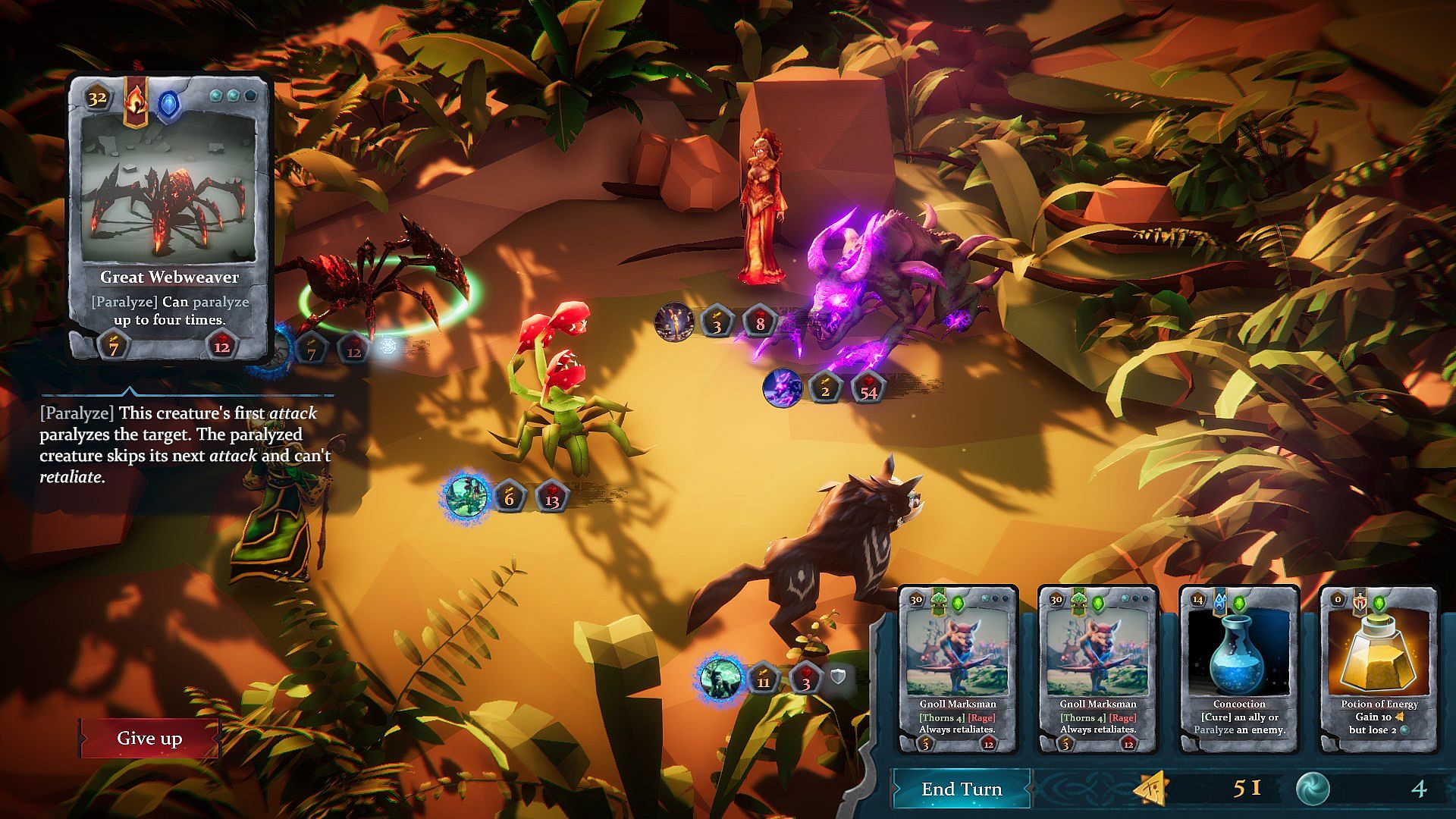
Task: Click the fire sorceress unit portrait
Action: [674, 322]
